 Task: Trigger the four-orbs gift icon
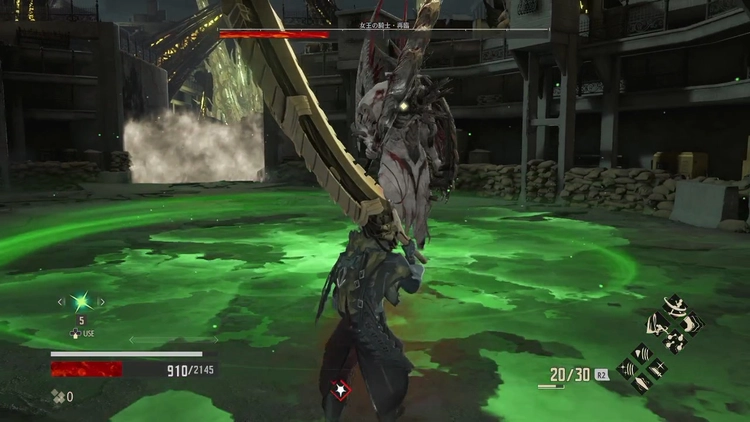coord(675,342)
